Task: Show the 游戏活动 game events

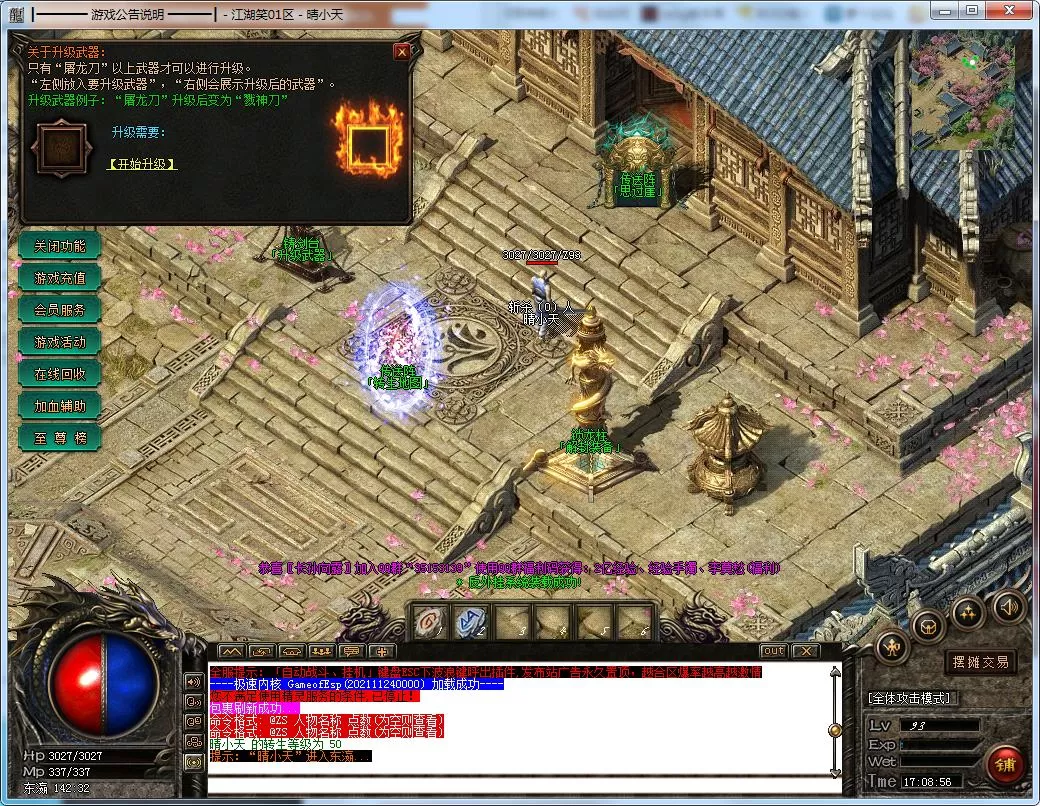Action: tap(60, 342)
